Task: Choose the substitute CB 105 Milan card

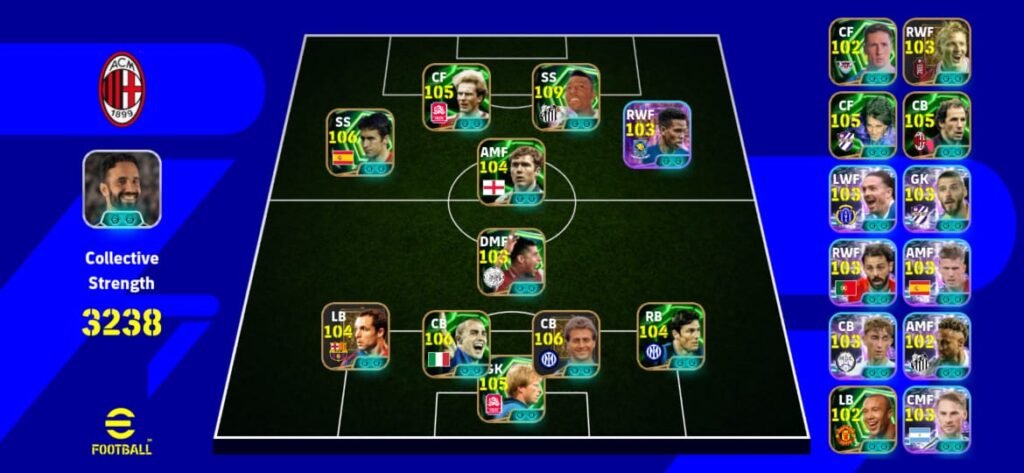Action: point(936,125)
